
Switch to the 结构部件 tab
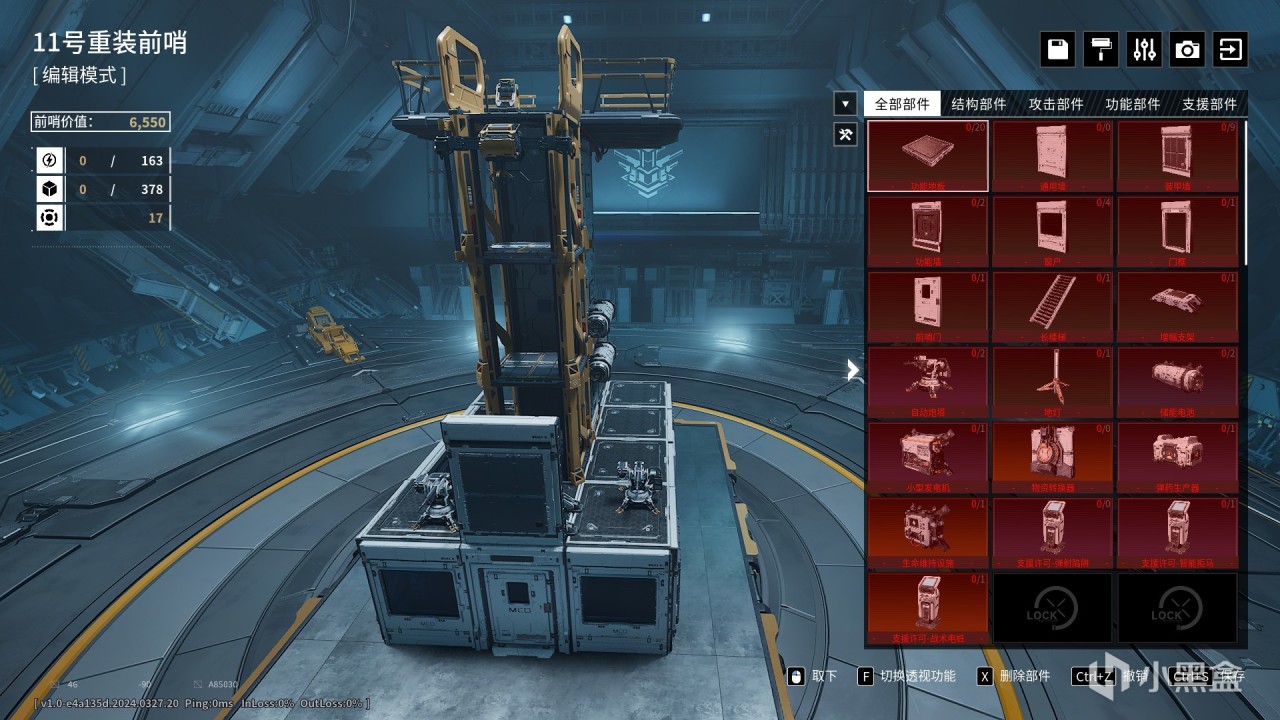[979, 104]
